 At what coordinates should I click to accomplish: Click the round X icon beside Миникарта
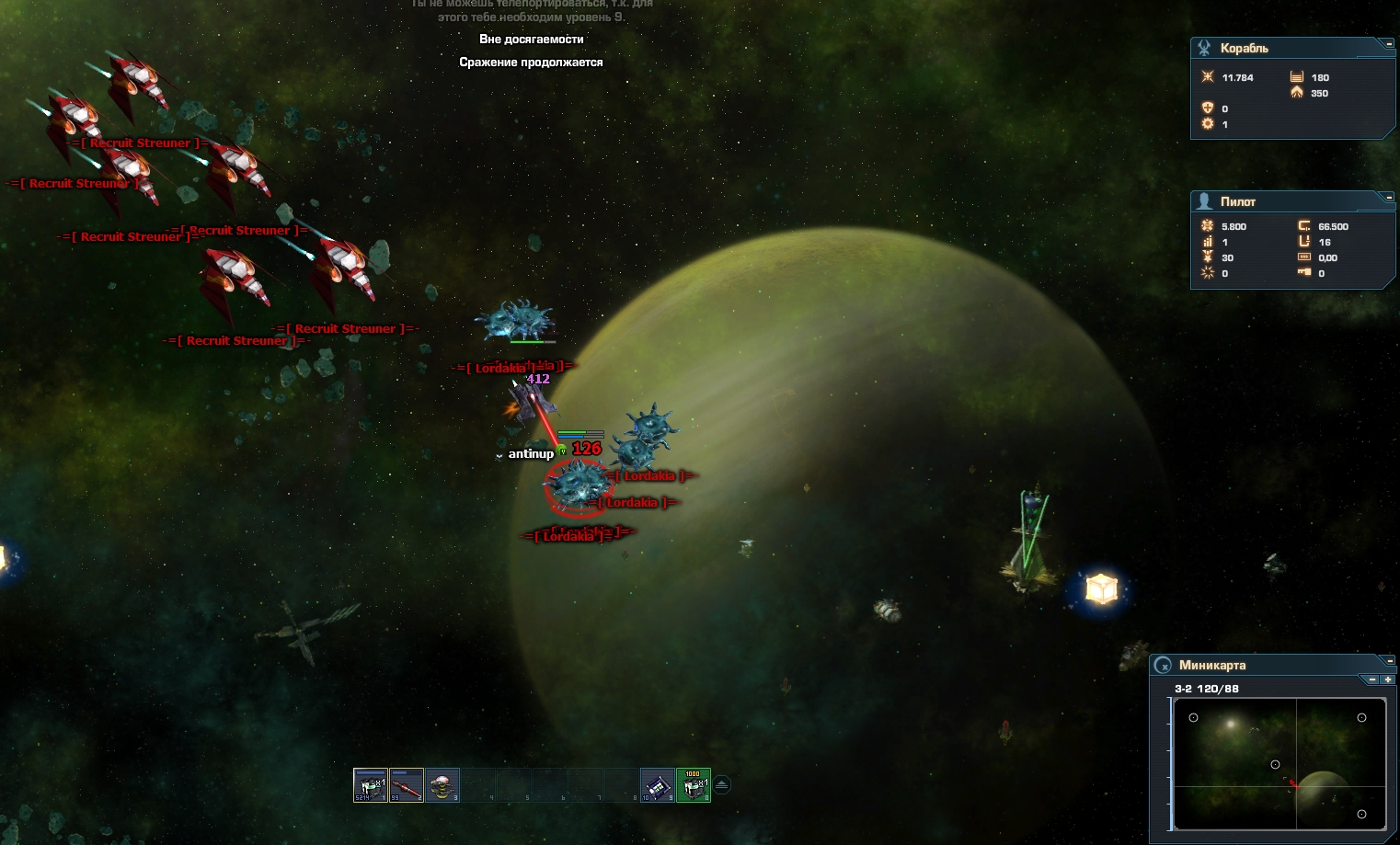(1164, 666)
